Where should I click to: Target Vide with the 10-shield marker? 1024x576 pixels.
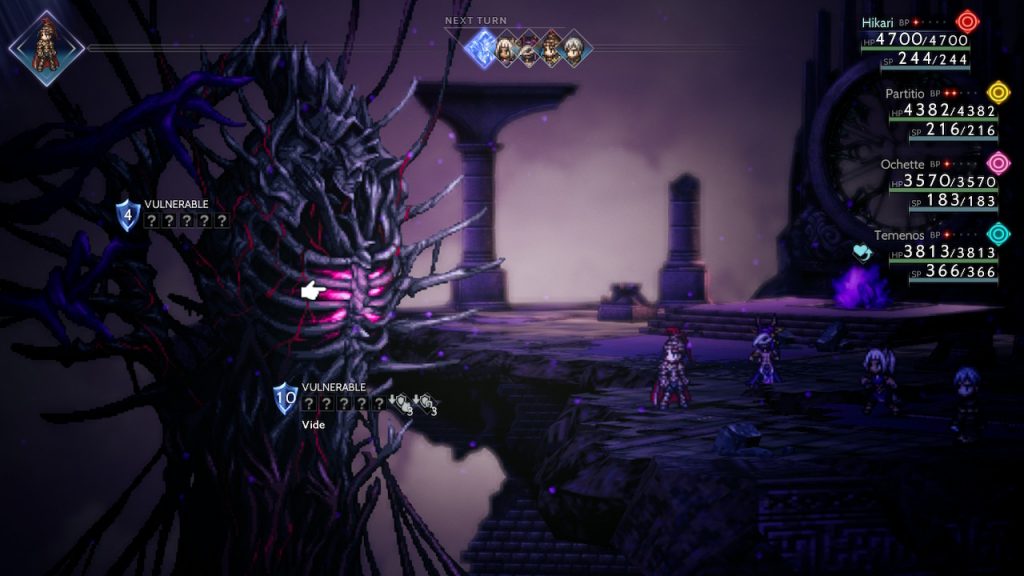point(286,399)
